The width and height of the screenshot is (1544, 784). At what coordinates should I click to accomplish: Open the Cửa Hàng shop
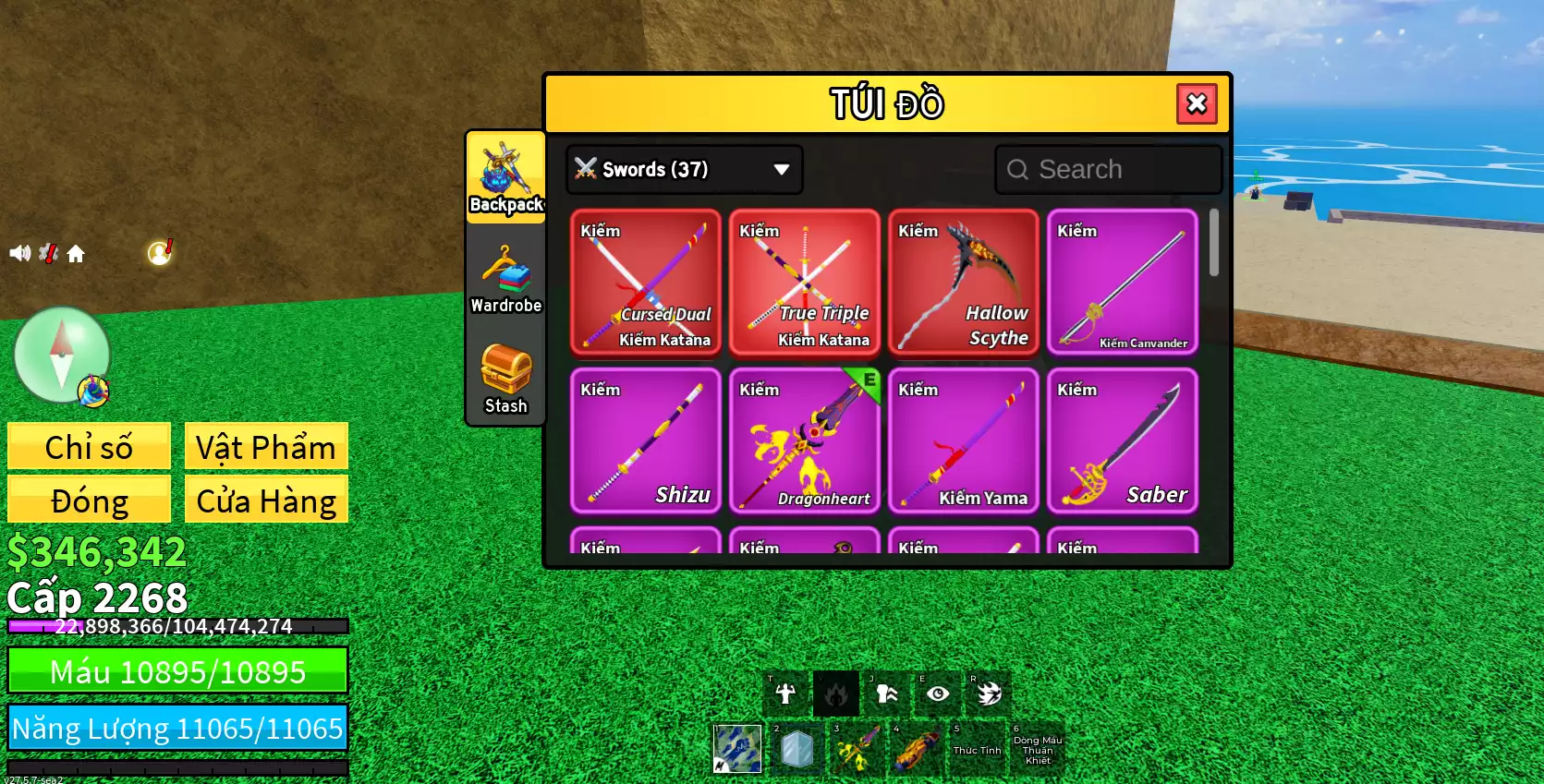click(266, 500)
